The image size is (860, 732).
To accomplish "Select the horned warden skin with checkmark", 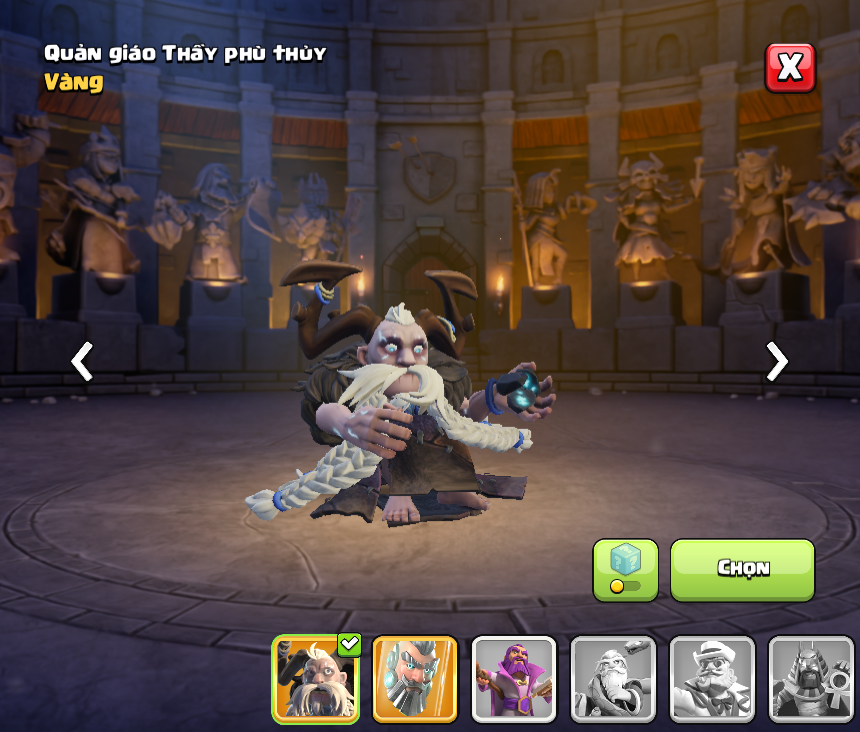I will click(x=316, y=679).
